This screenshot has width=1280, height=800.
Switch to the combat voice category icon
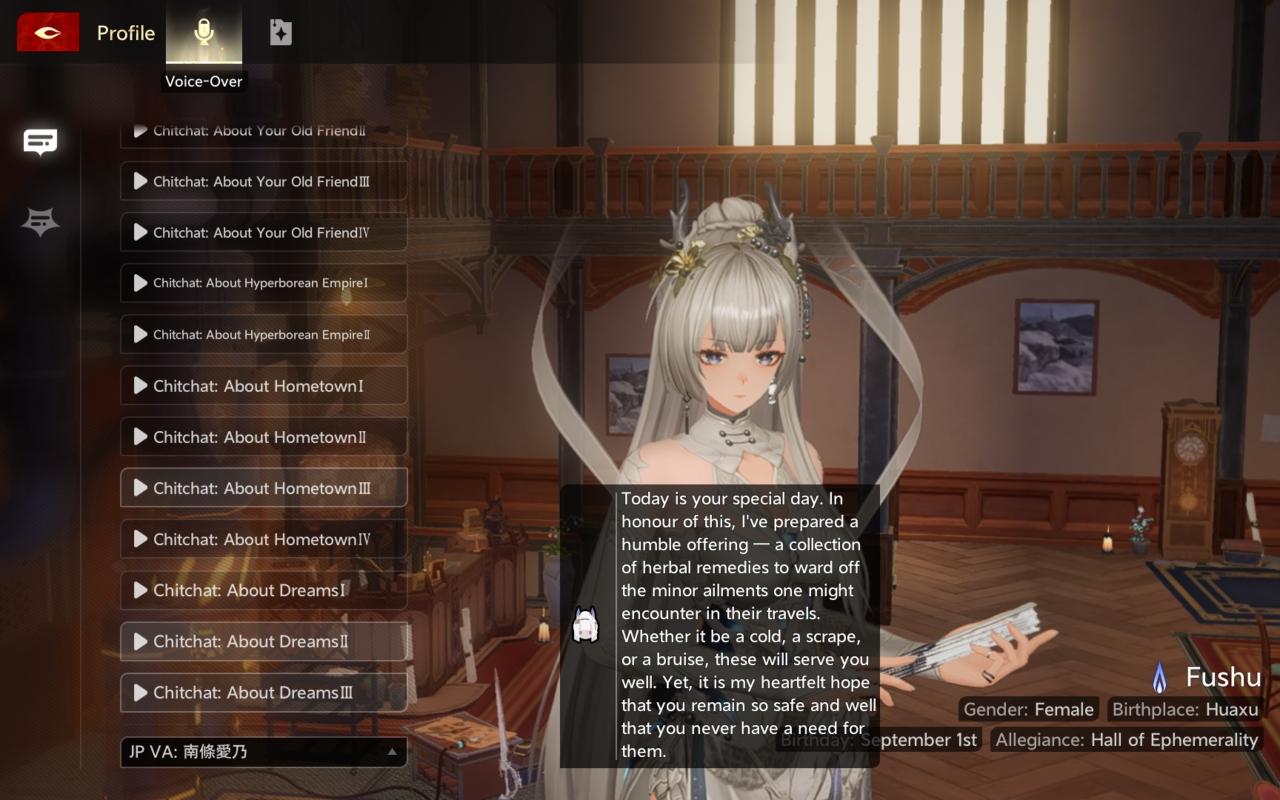(x=40, y=222)
